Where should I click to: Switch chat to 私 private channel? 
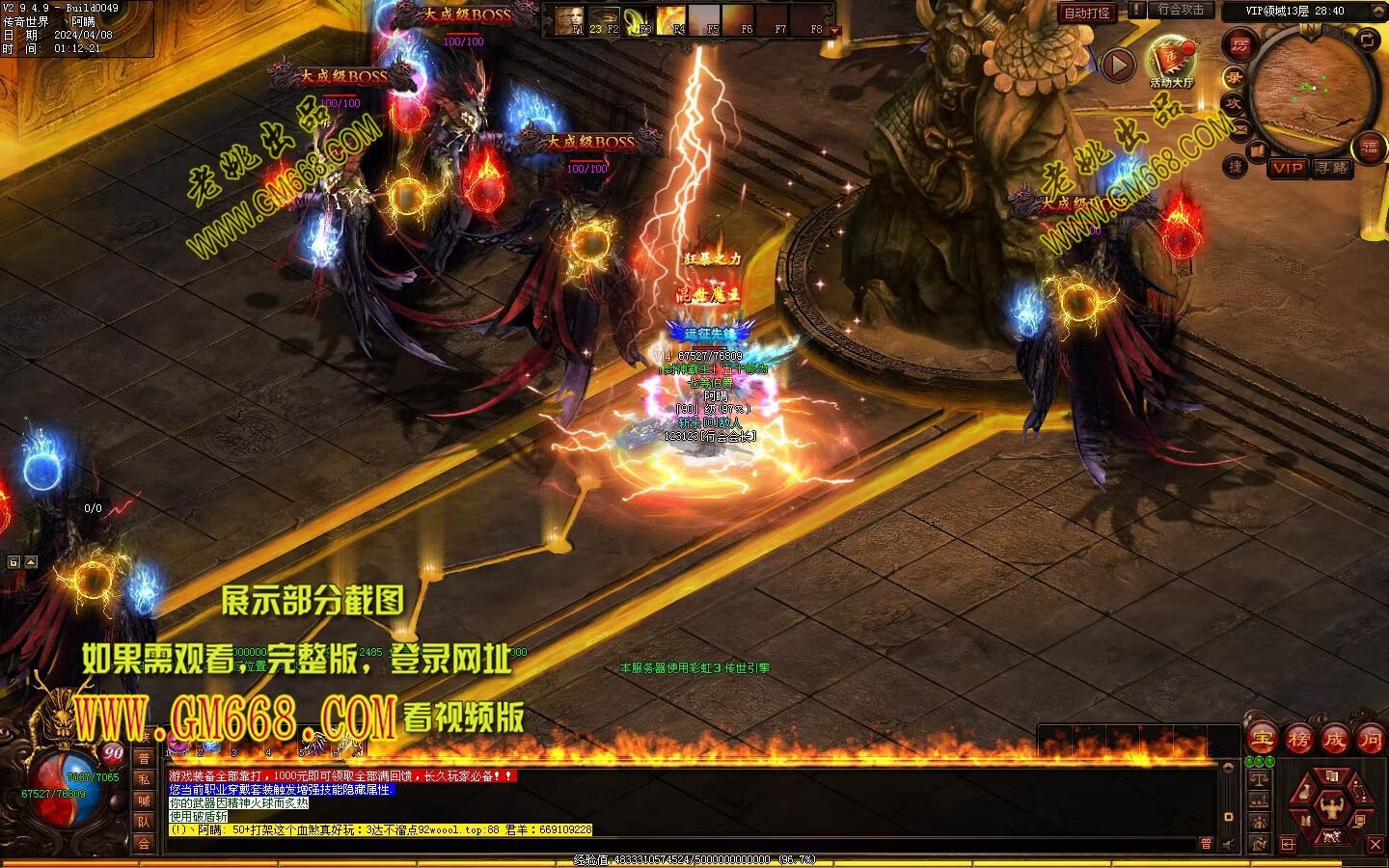(144, 779)
